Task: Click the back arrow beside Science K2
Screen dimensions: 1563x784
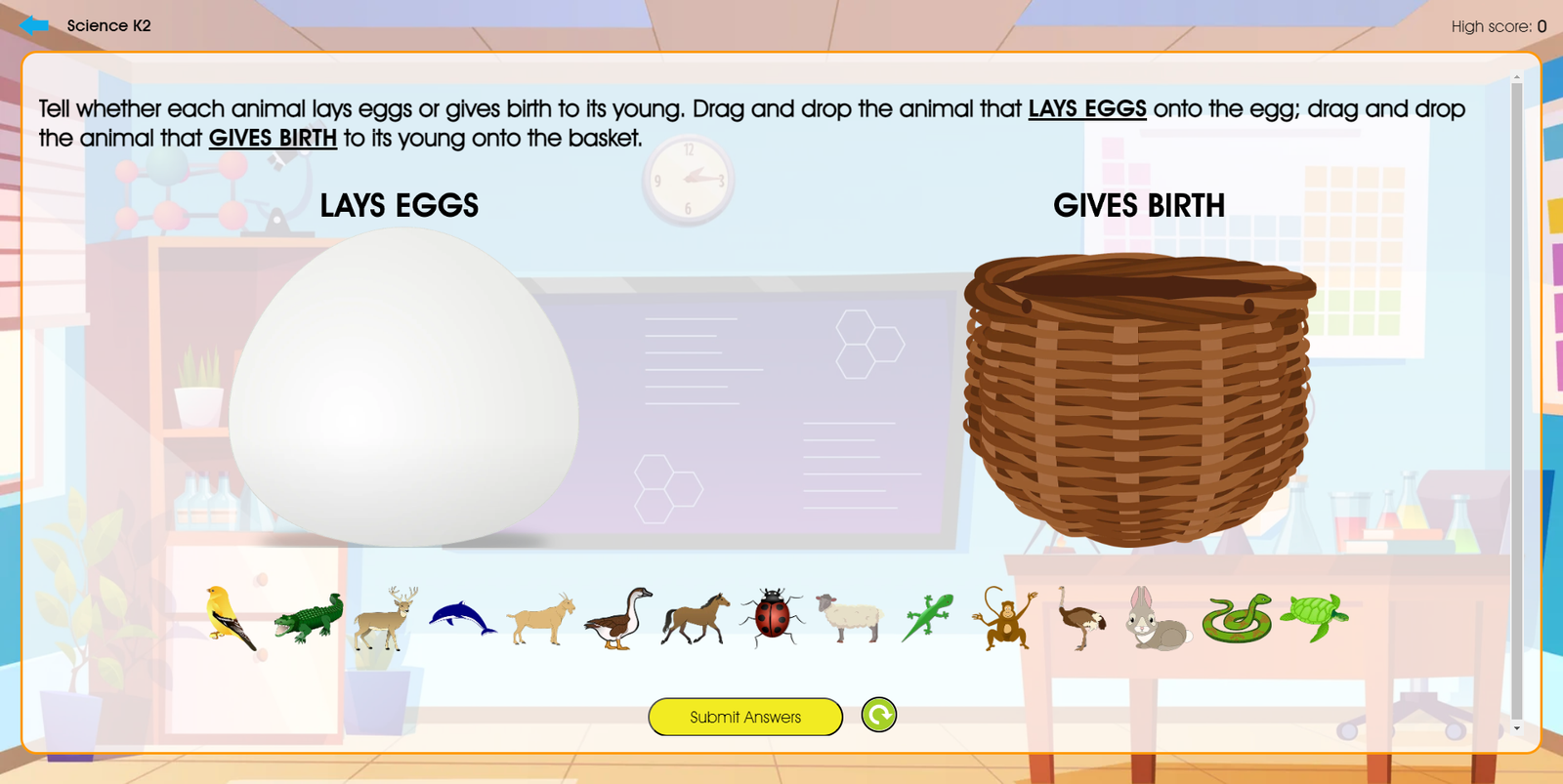Action: pyautogui.click(x=35, y=25)
